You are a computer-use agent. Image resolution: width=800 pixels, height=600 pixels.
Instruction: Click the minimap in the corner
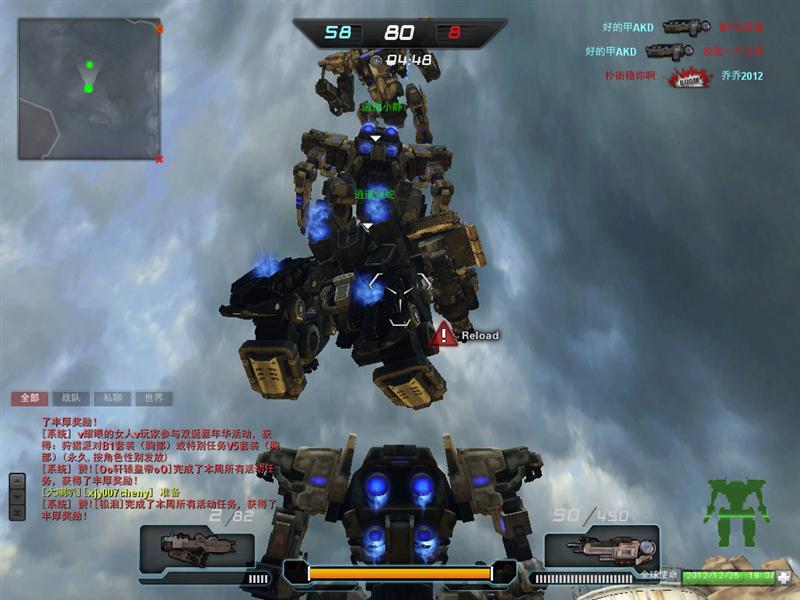[x=89, y=89]
